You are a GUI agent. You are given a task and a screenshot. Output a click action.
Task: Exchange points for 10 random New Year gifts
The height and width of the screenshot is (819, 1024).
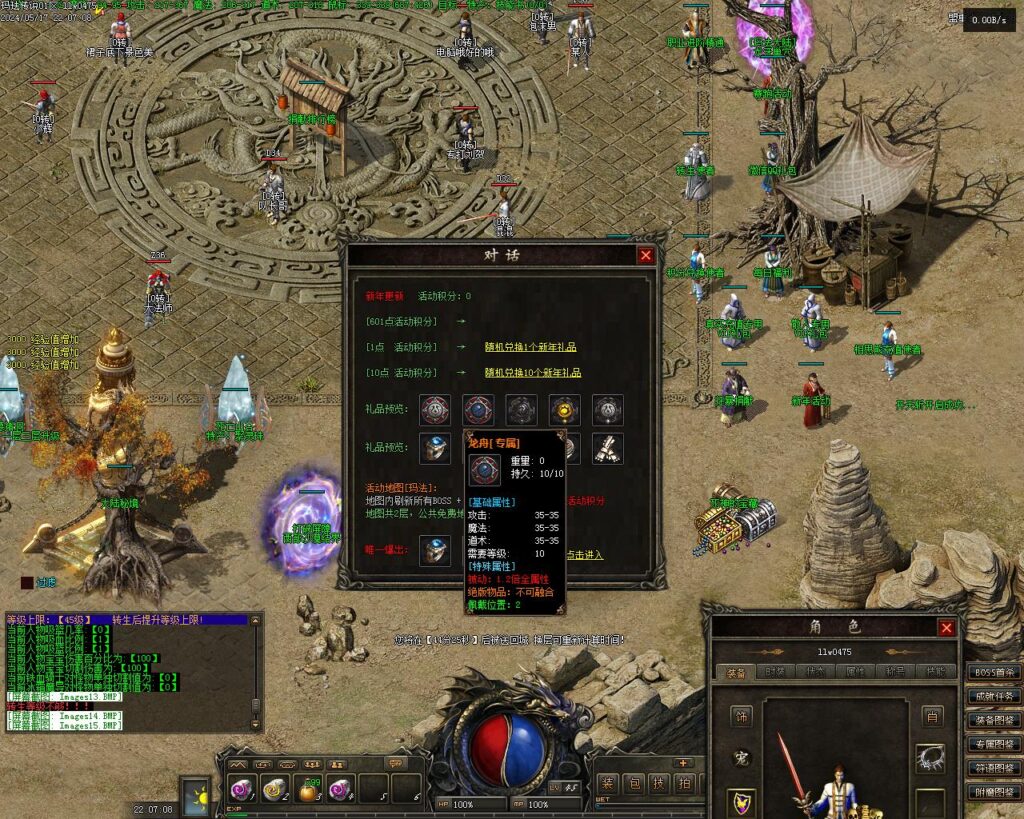click(x=532, y=373)
